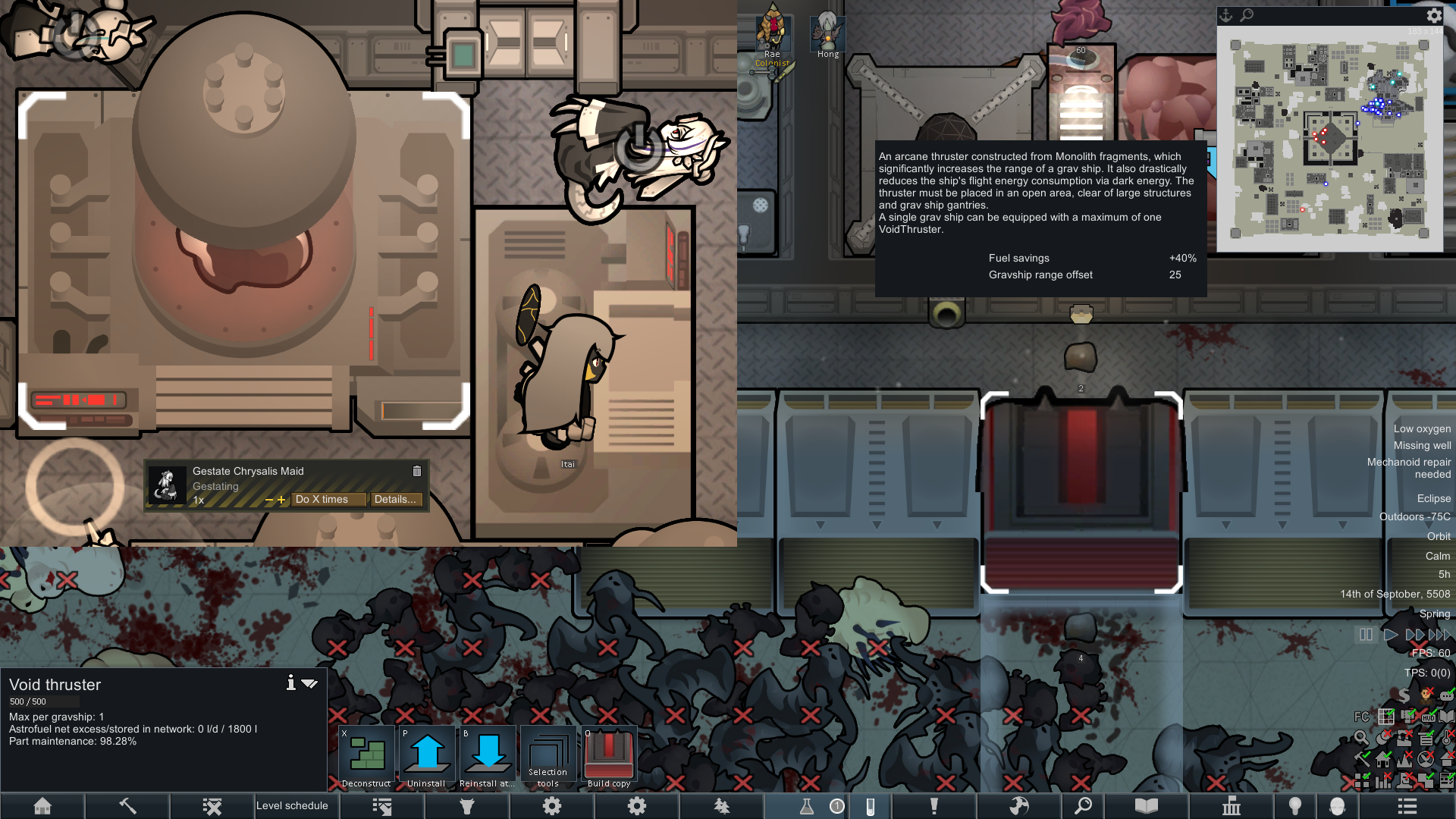Open Details for Gestate Chrysalis Maid bill
The width and height of the screenshot is (1456, 819).
[x=395, y=499]
